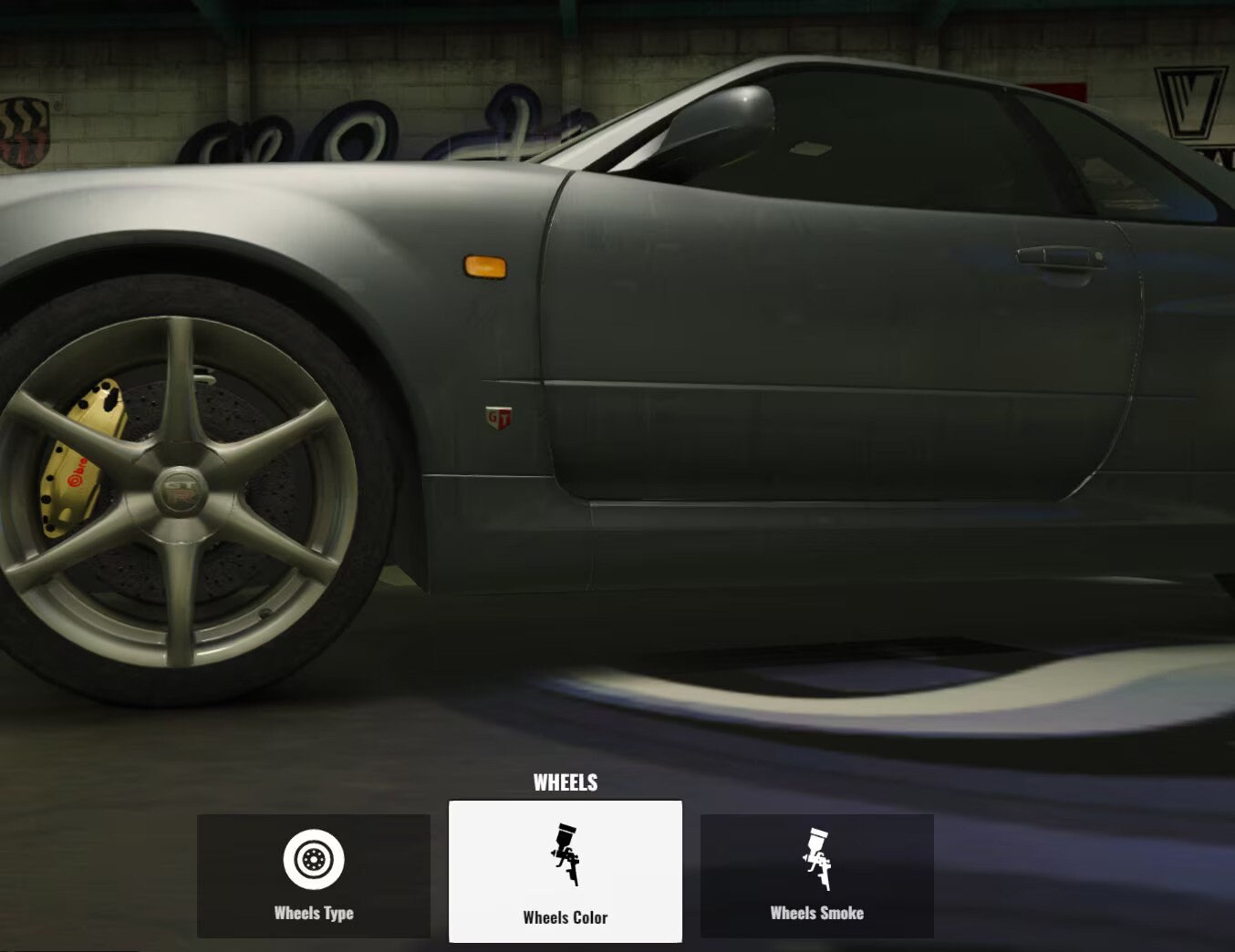Click the Wheels Type label text
The image size is (1235, 952).
pyautogui.click(x=314, y=912)
